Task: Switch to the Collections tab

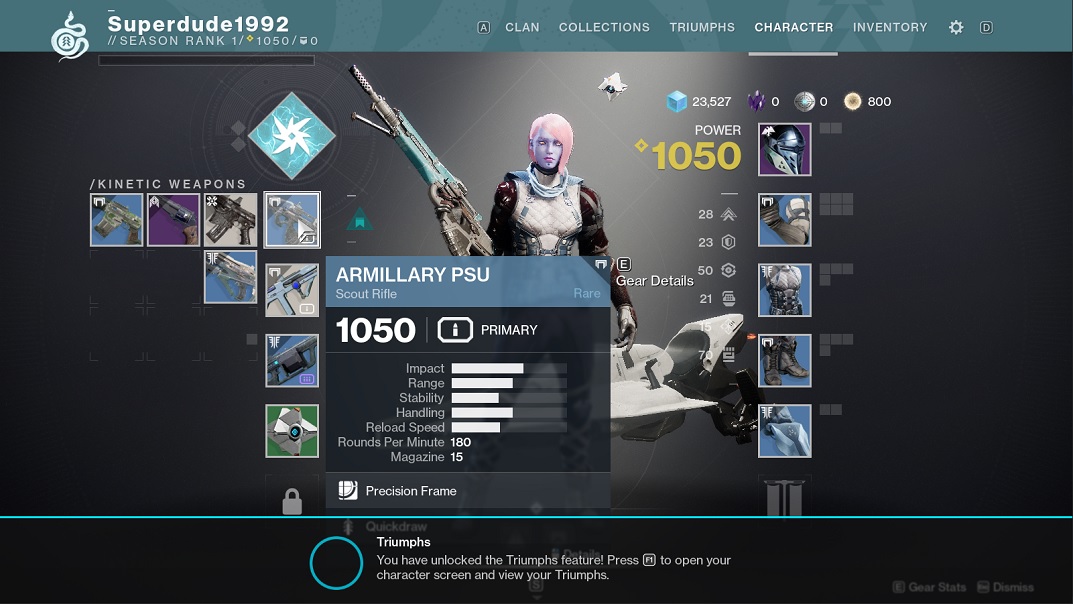Action: click(604, 27)
